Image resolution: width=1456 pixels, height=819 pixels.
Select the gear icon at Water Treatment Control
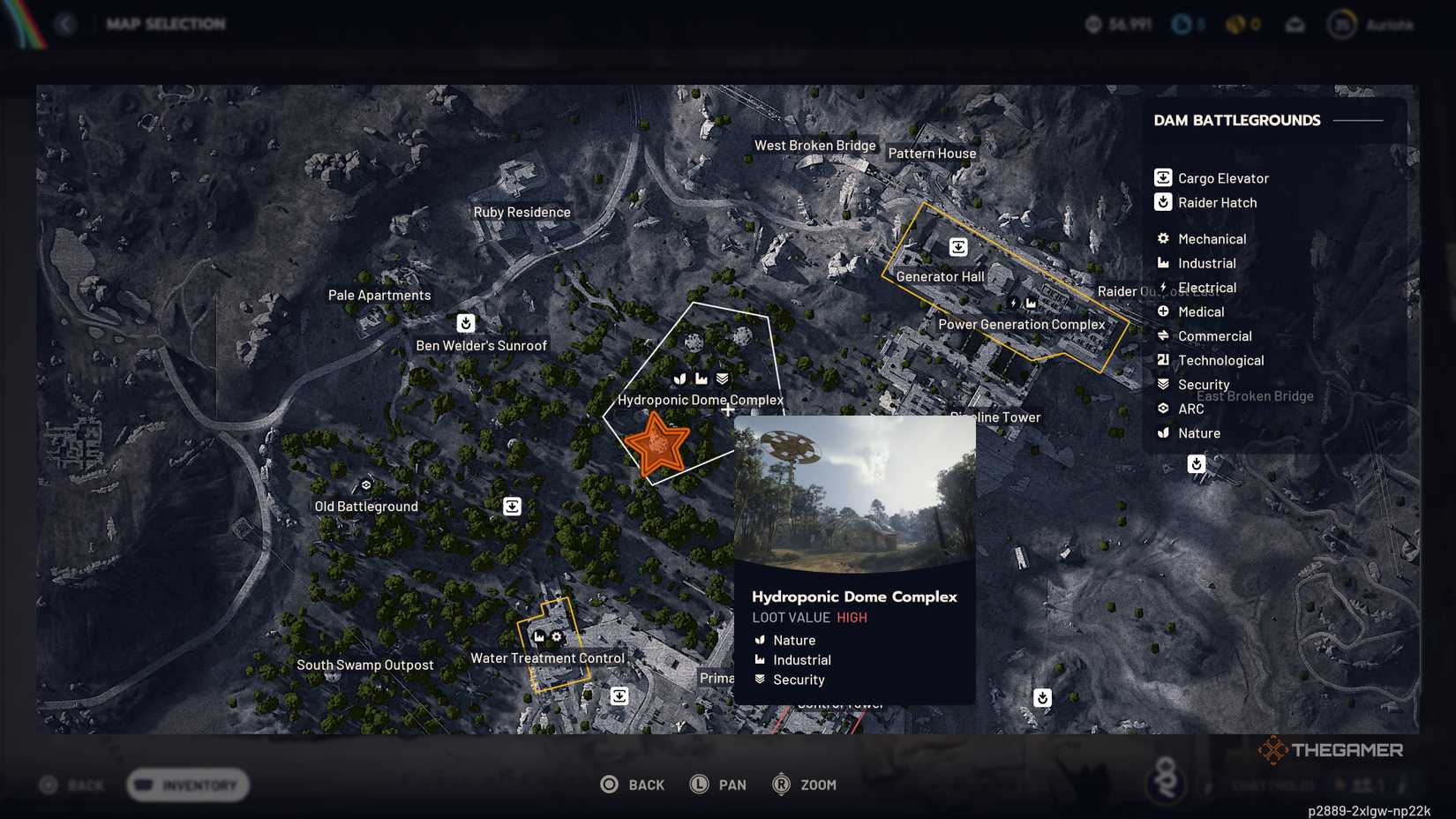point(558,636)
